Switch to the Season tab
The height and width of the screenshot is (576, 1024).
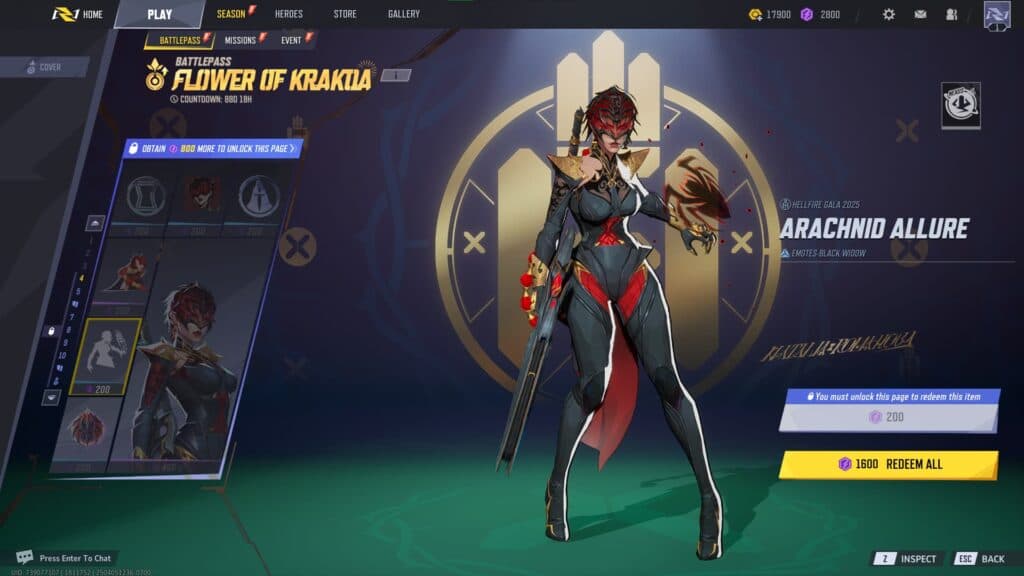click(232, 14)
